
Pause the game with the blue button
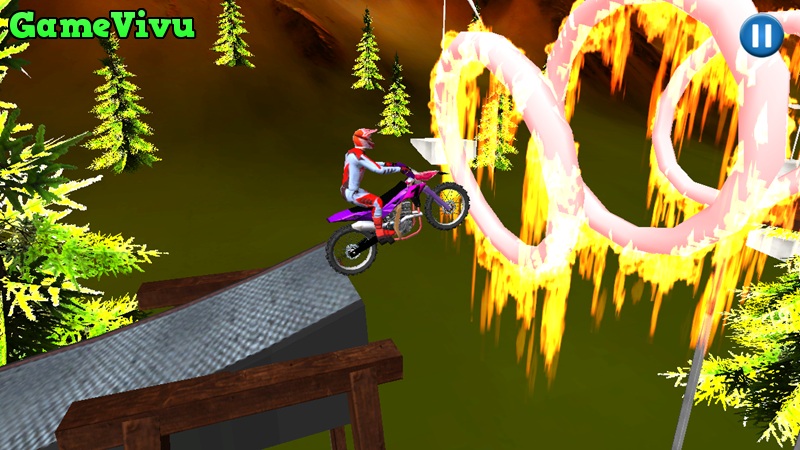tap(761, 35)
